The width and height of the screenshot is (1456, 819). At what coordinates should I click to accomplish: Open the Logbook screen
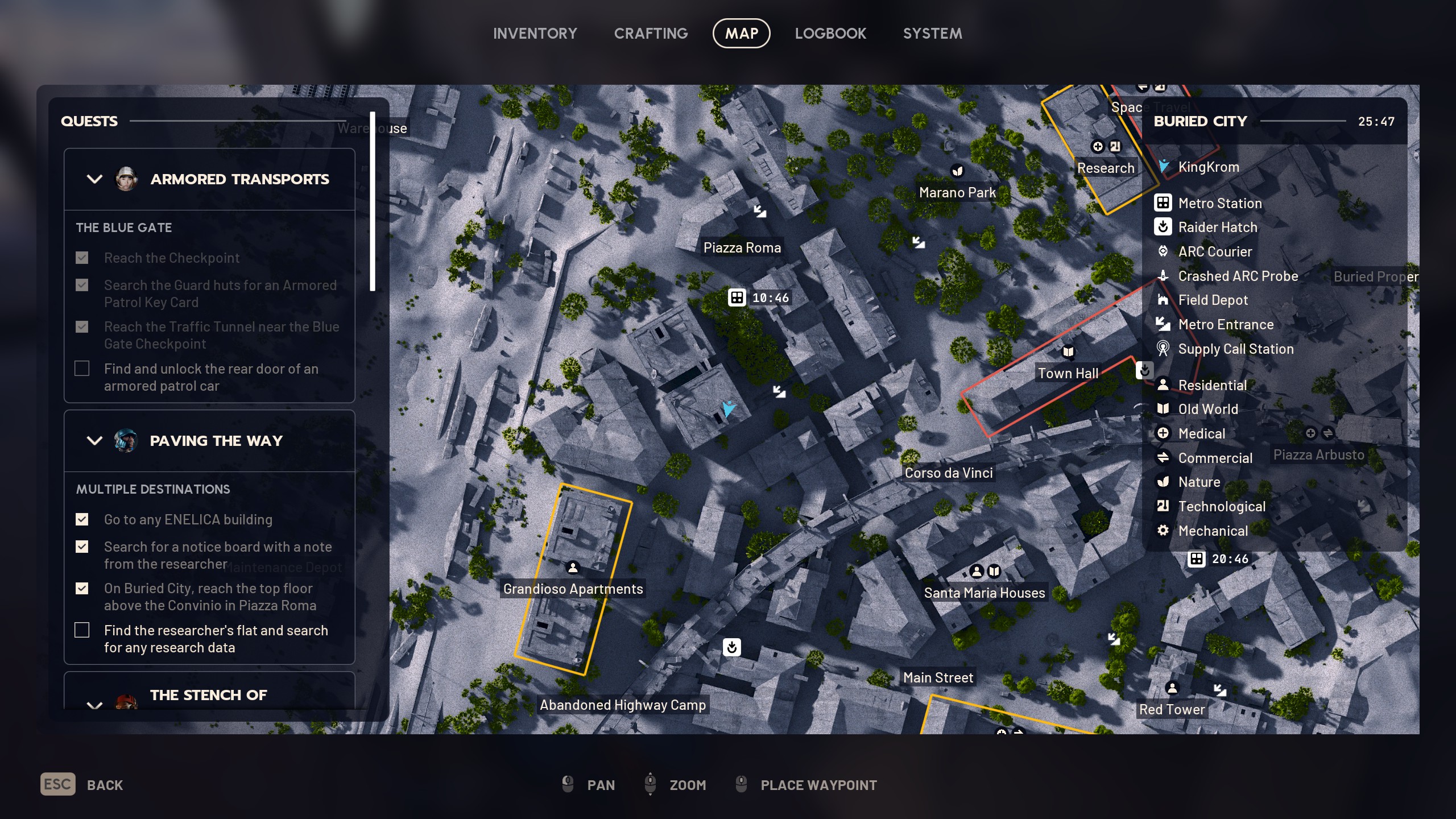(x=830, y=33)
